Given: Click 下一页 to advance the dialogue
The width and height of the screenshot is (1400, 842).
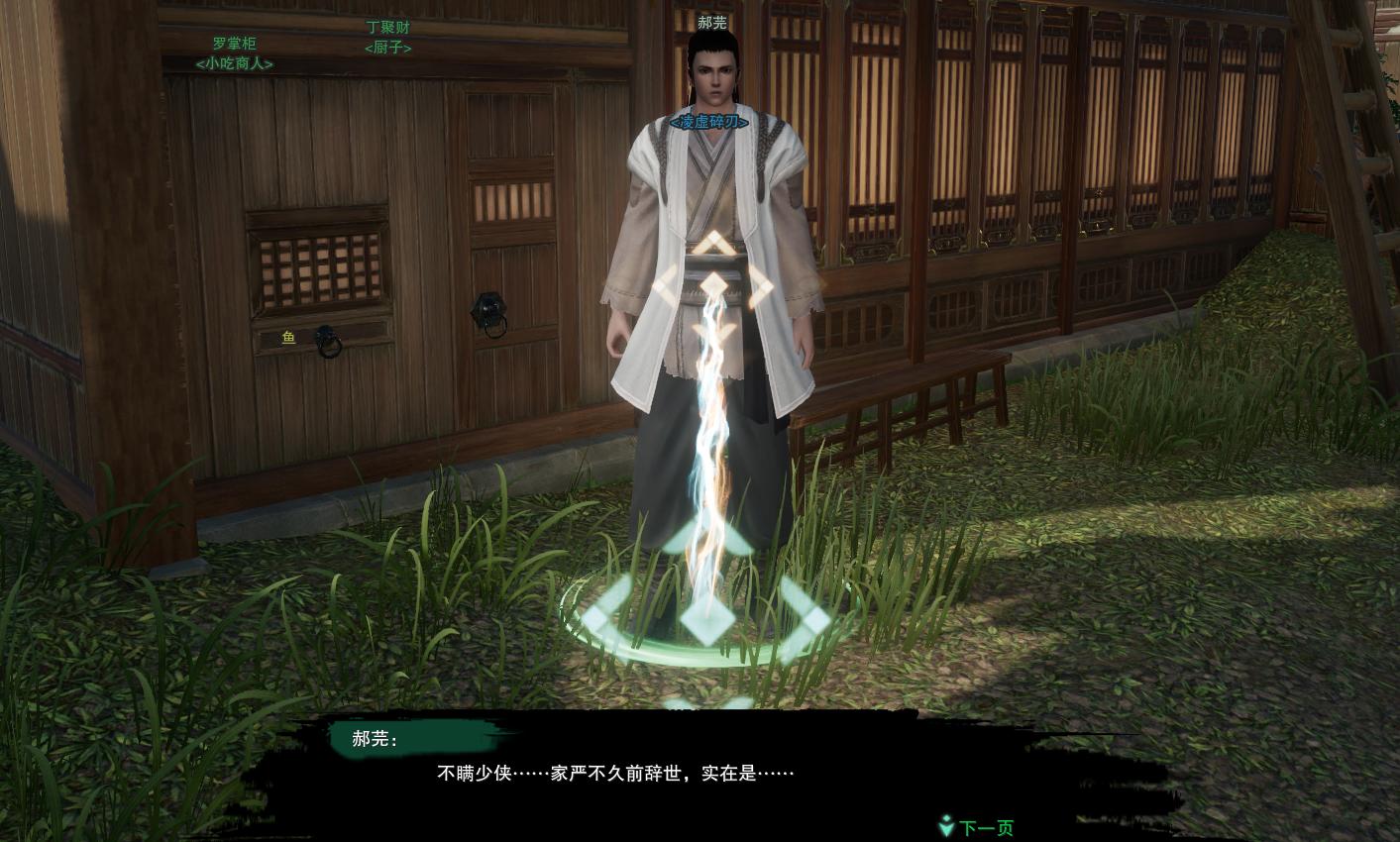Looking at the screenshot, I should pos(985,827).
